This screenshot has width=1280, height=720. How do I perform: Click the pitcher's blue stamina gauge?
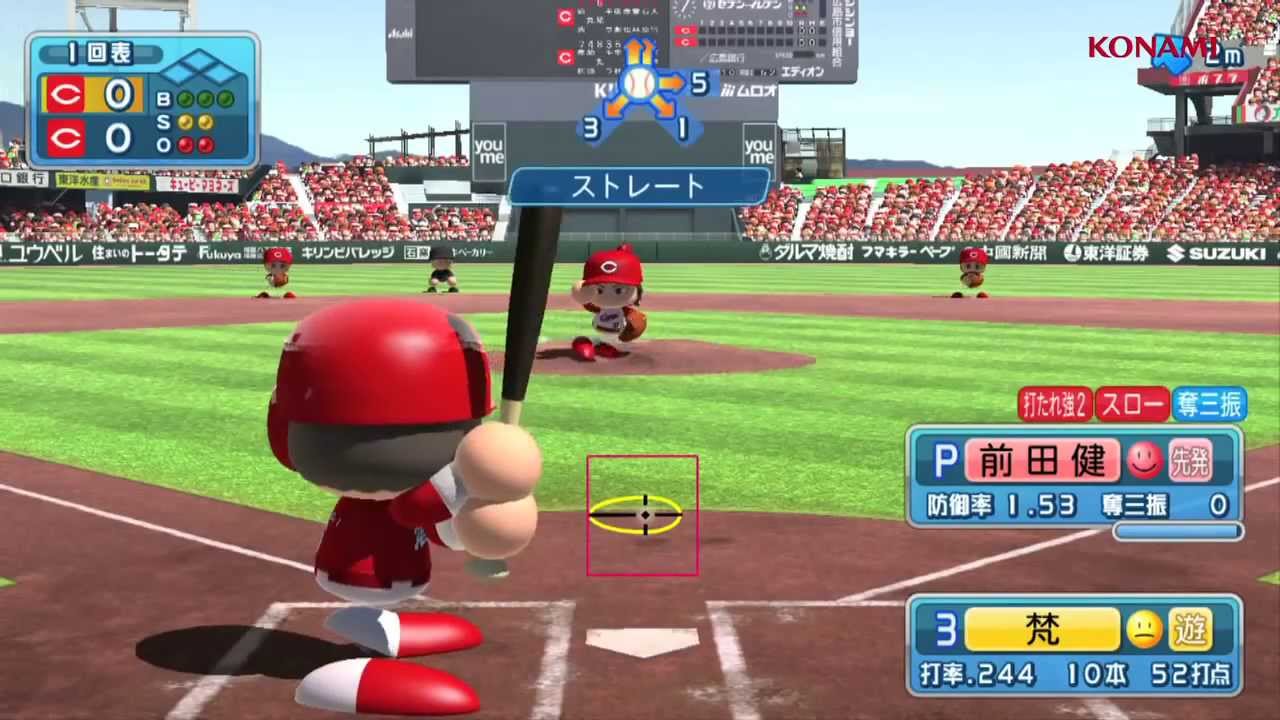coord(1179,530)
